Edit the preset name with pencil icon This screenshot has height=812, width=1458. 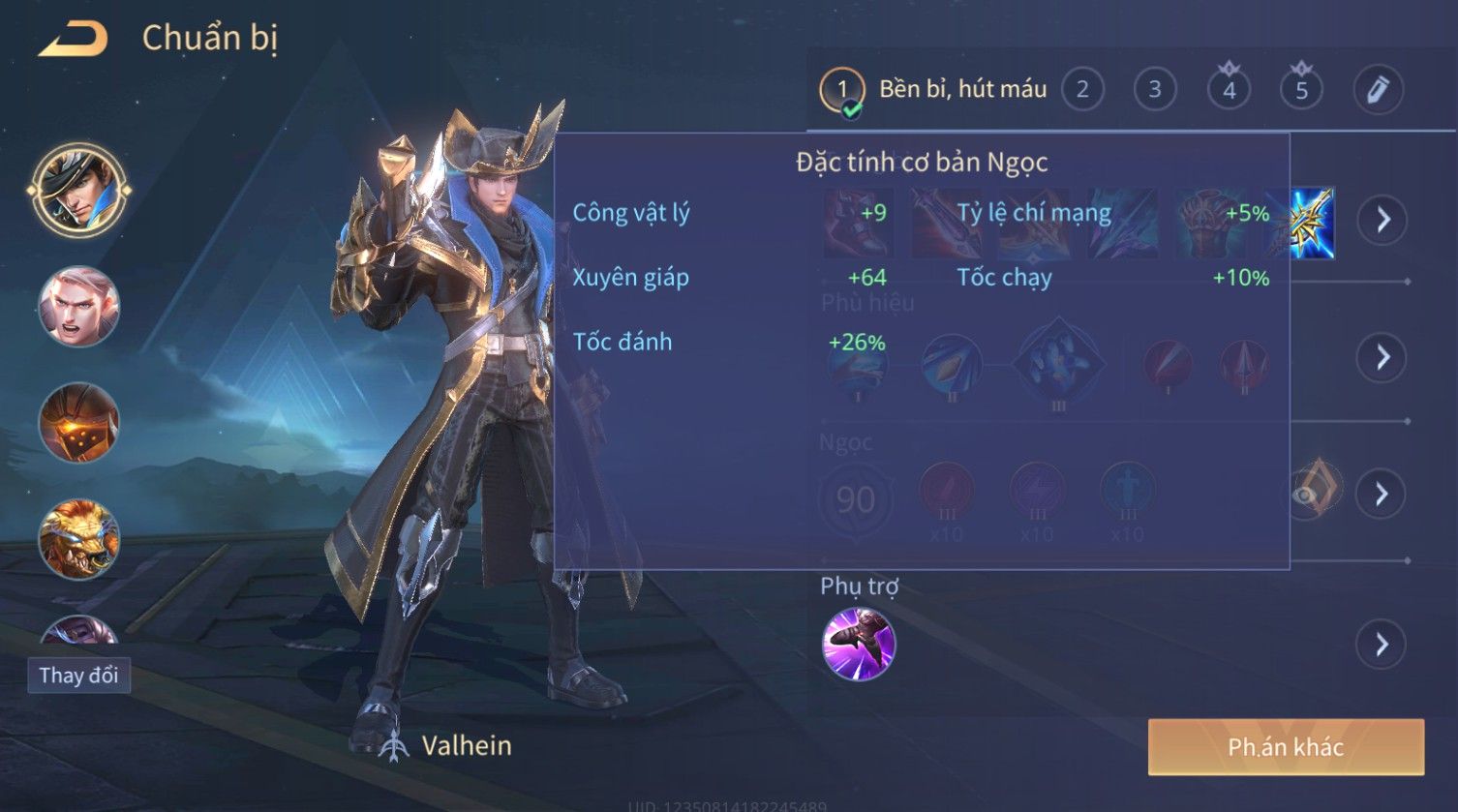1378,90
